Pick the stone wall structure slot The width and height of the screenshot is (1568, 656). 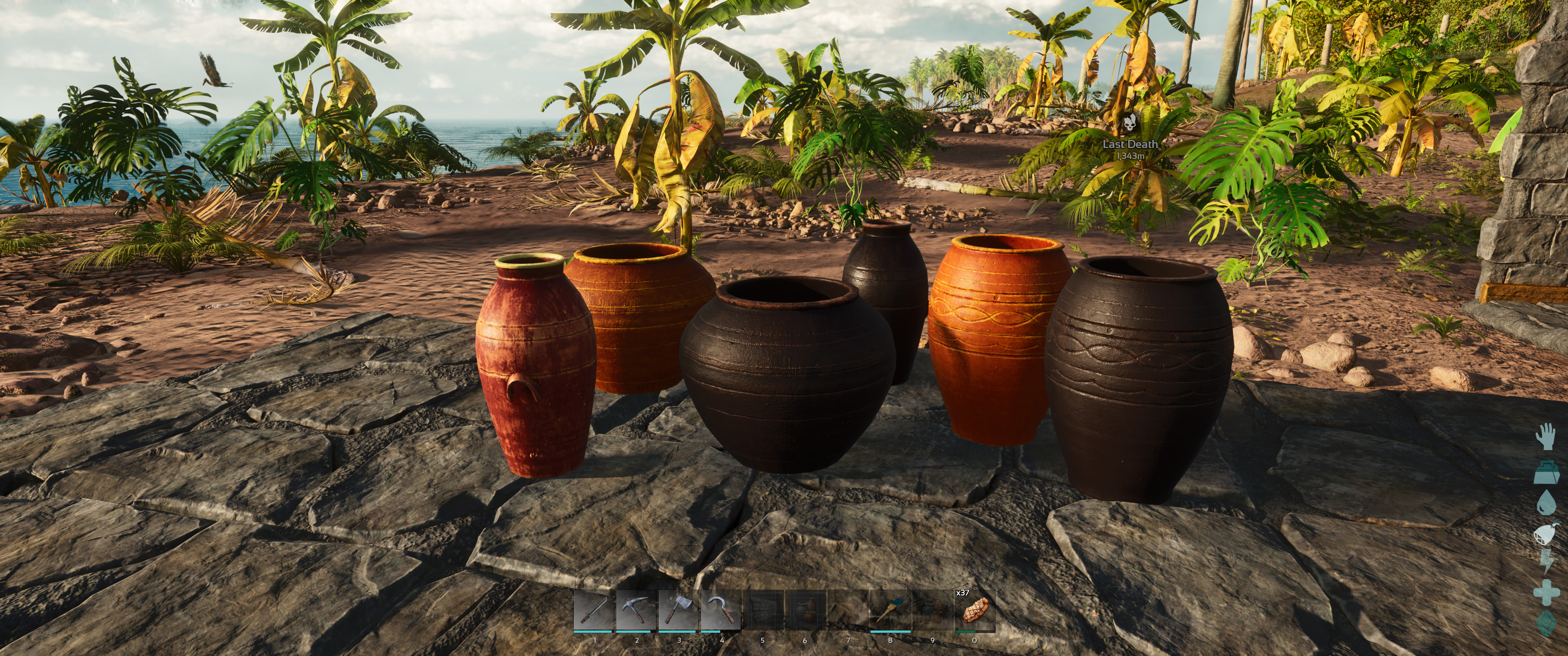point(763,610)
